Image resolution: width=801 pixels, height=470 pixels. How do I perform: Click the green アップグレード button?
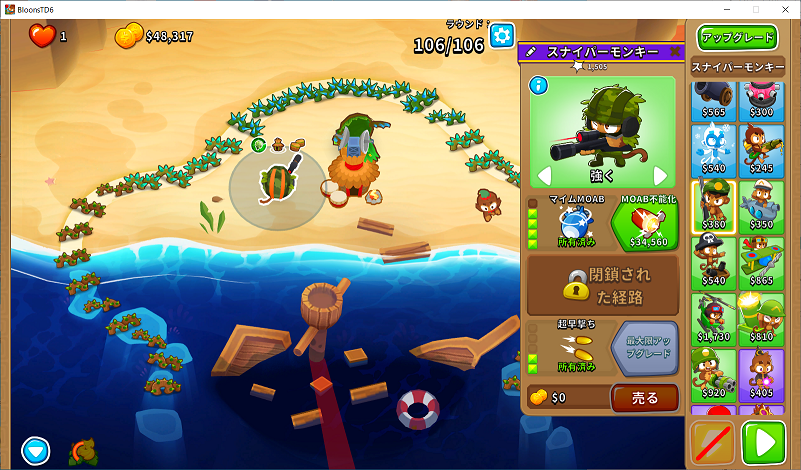[x=737, y=37]
